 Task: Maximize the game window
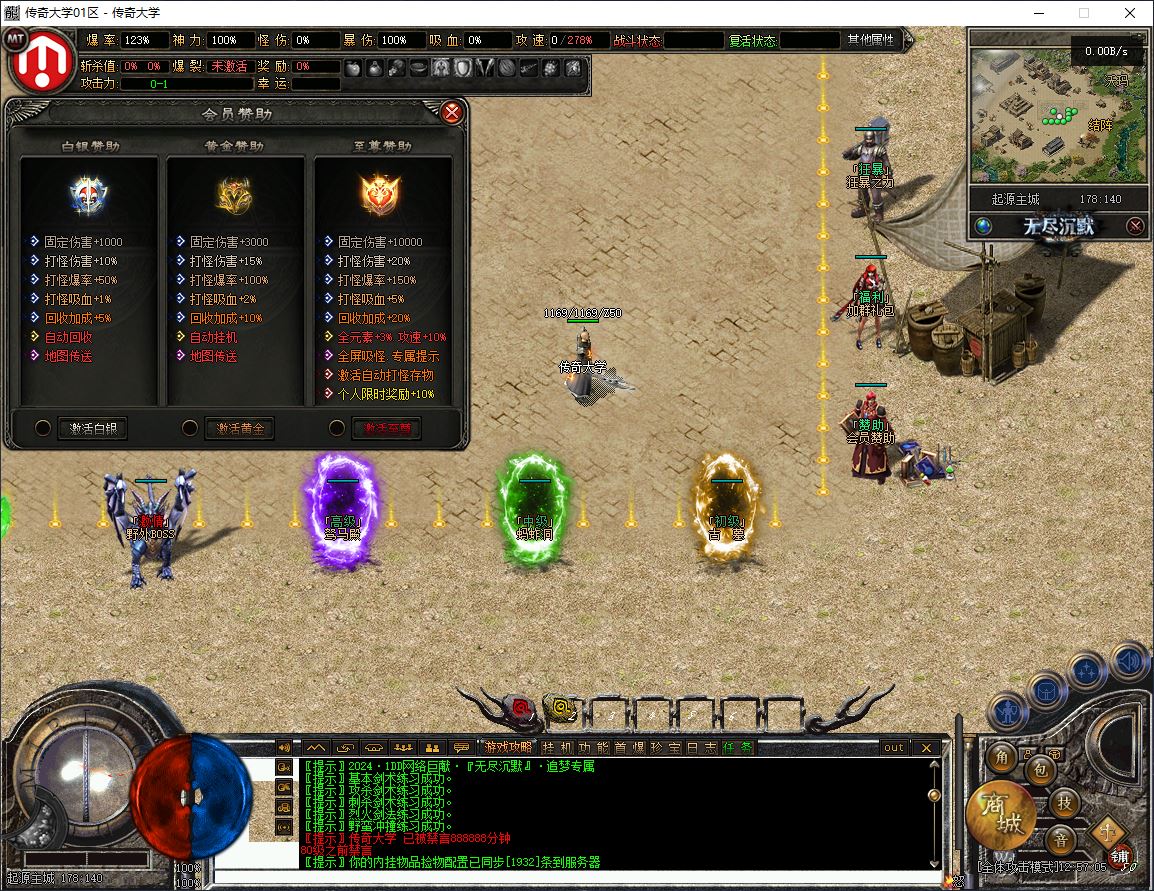pyautogui.click(x=1084, y=13)
